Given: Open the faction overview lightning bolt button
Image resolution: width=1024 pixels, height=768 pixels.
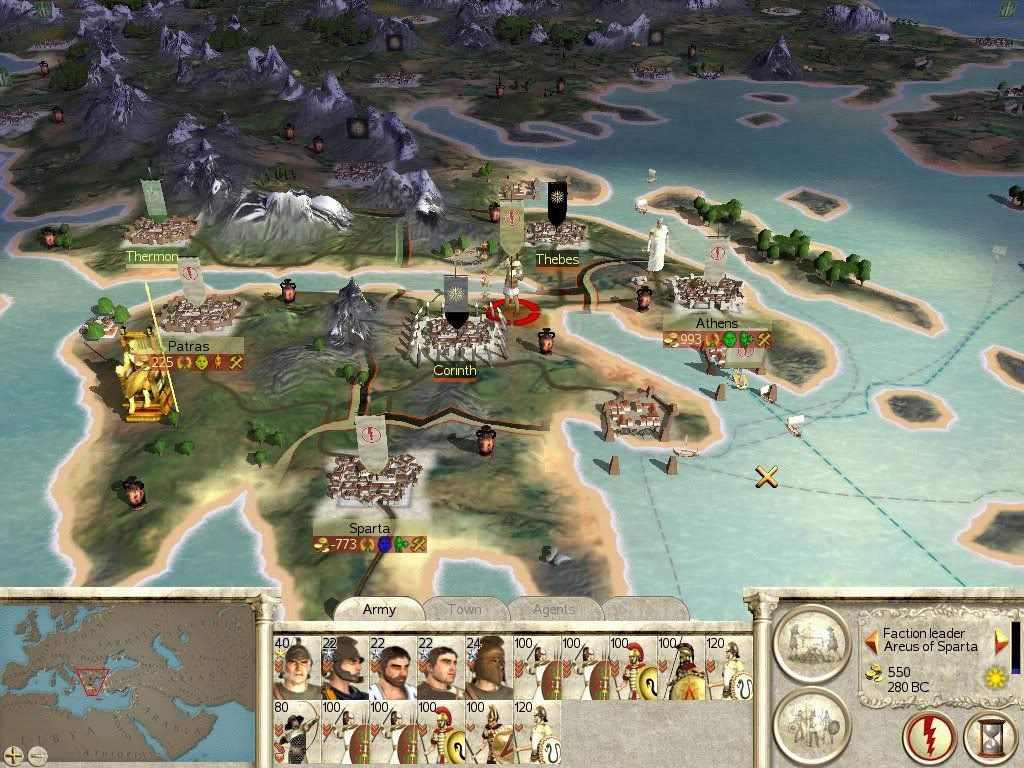Looking at the screenshot, I should point(928,738).
